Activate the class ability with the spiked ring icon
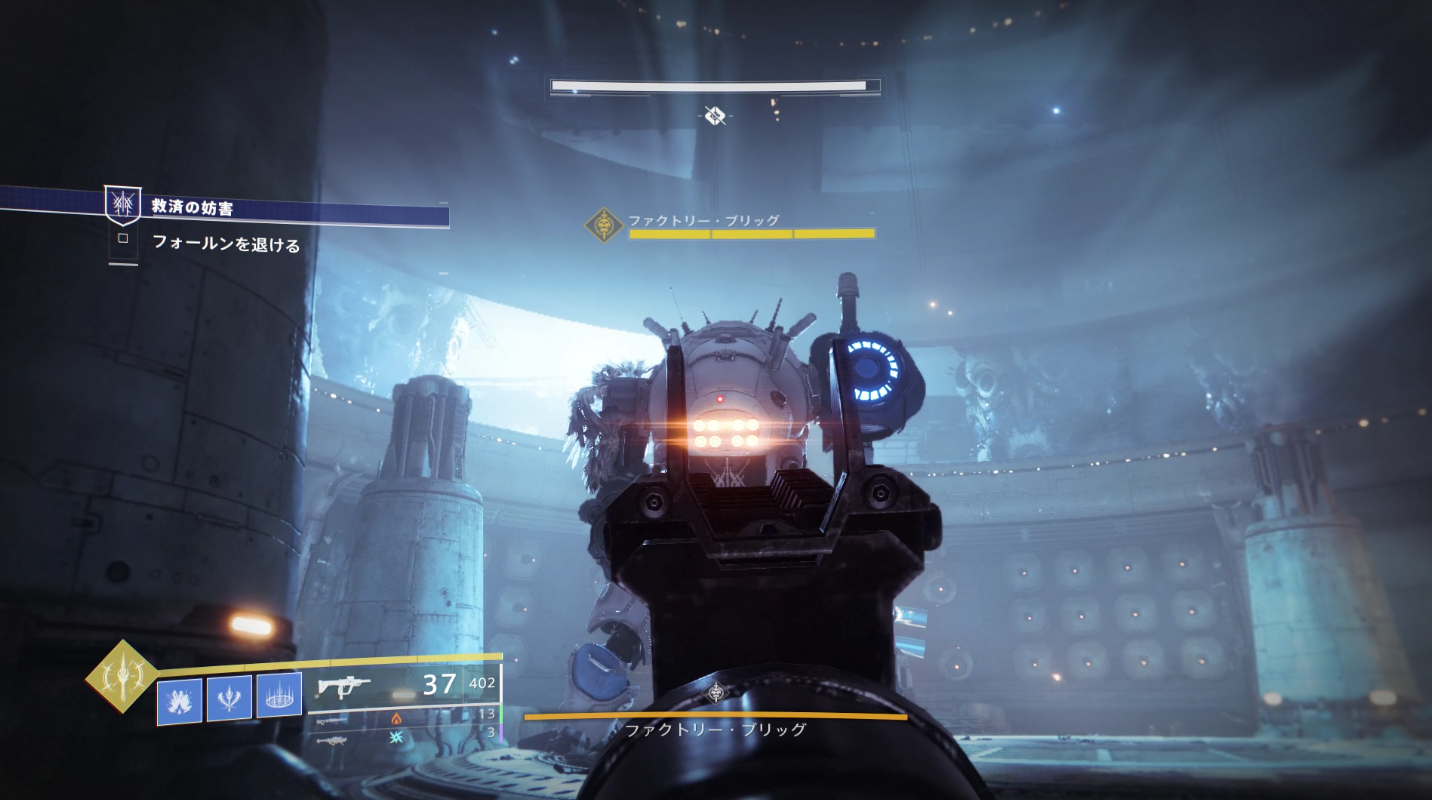The height and width of the screenshot is (800, 1432). coord(279,694)
